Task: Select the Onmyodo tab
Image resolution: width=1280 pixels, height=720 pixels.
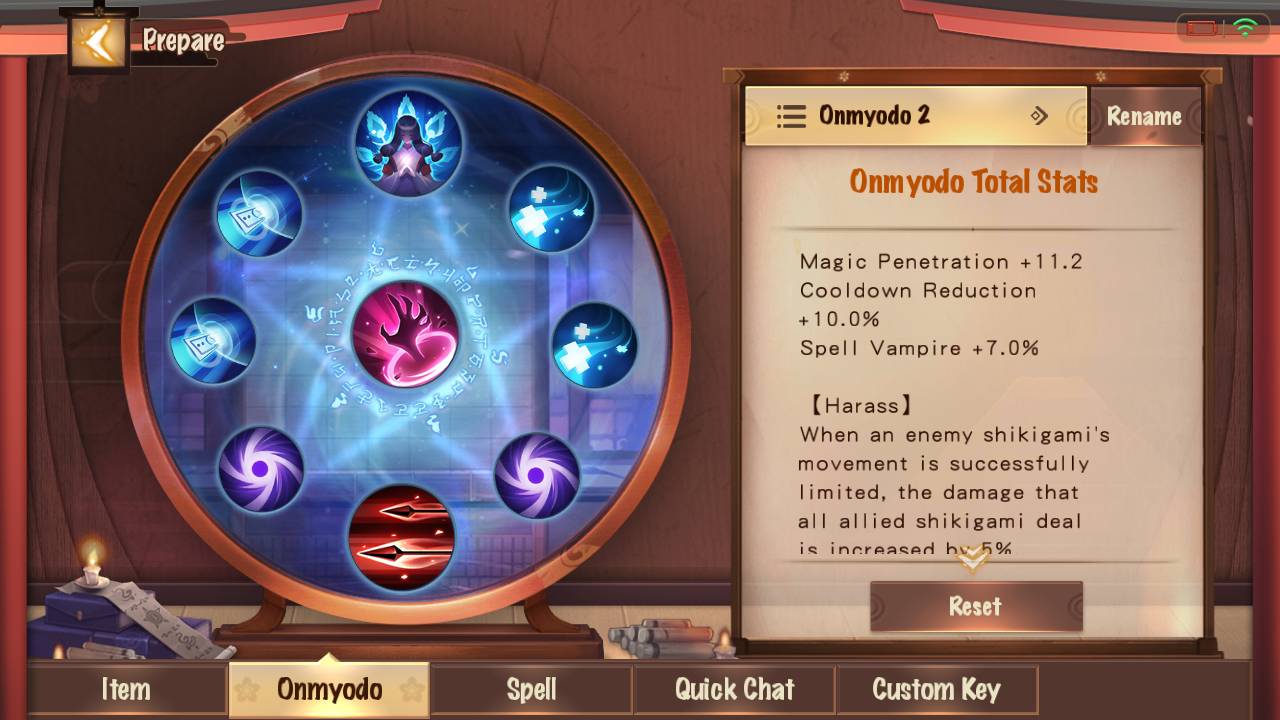Action: pos(329,689)
